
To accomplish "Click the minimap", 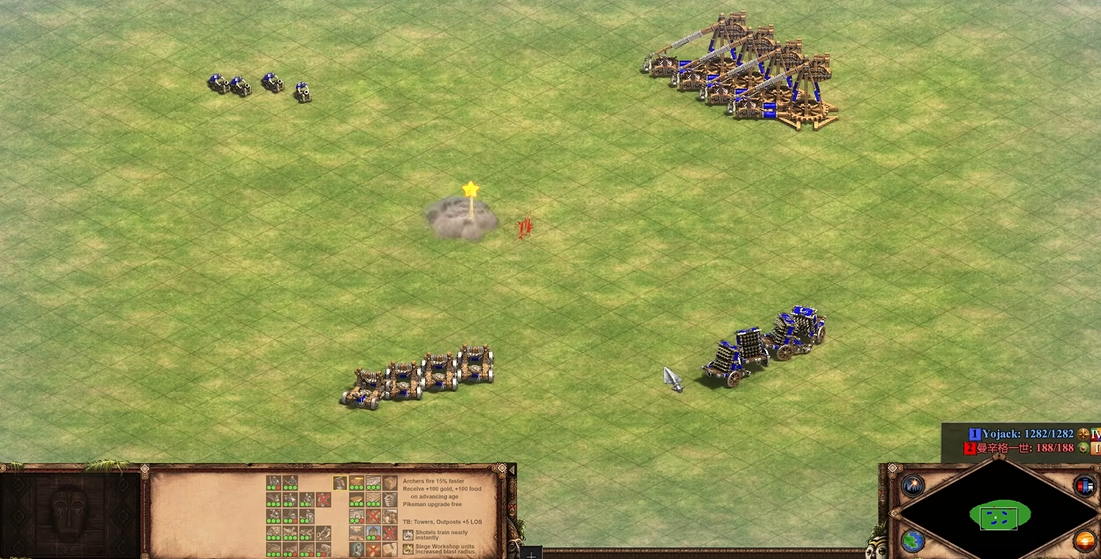I will pos(999,516).
